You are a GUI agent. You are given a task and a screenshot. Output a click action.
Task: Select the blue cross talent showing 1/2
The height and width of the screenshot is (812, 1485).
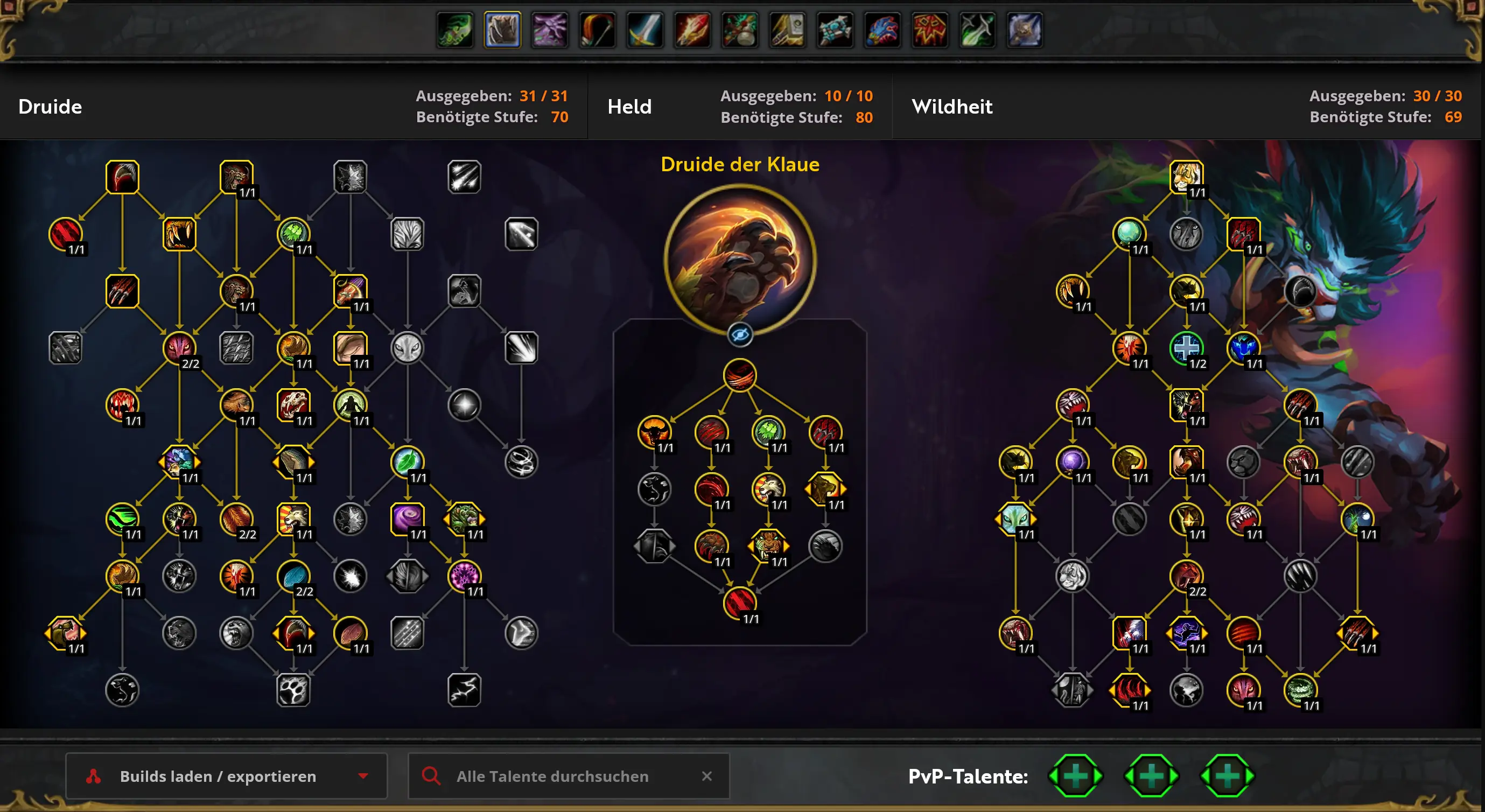(1186, 348)
